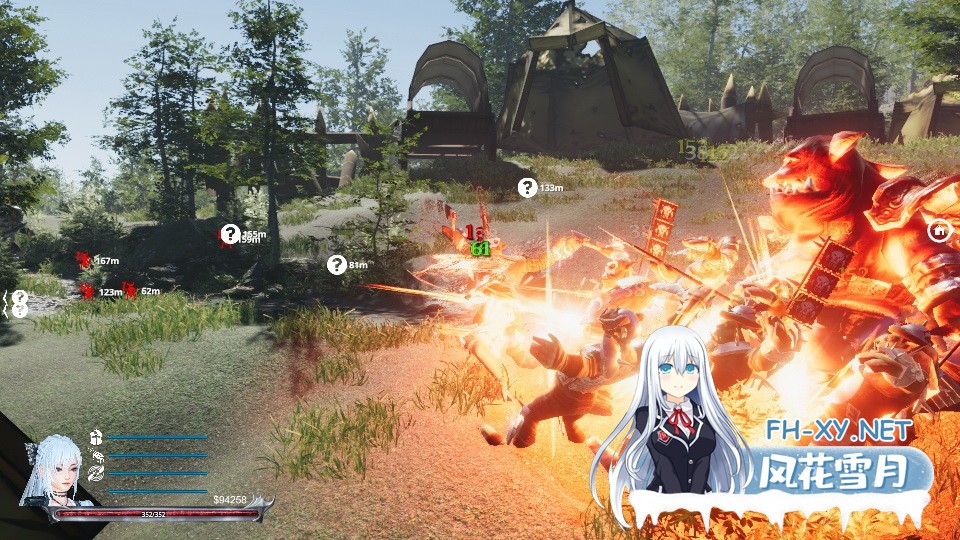960x540 pixels.
Task: Activate the swirling arrows skill icon
Action: (x=96, y=473)
